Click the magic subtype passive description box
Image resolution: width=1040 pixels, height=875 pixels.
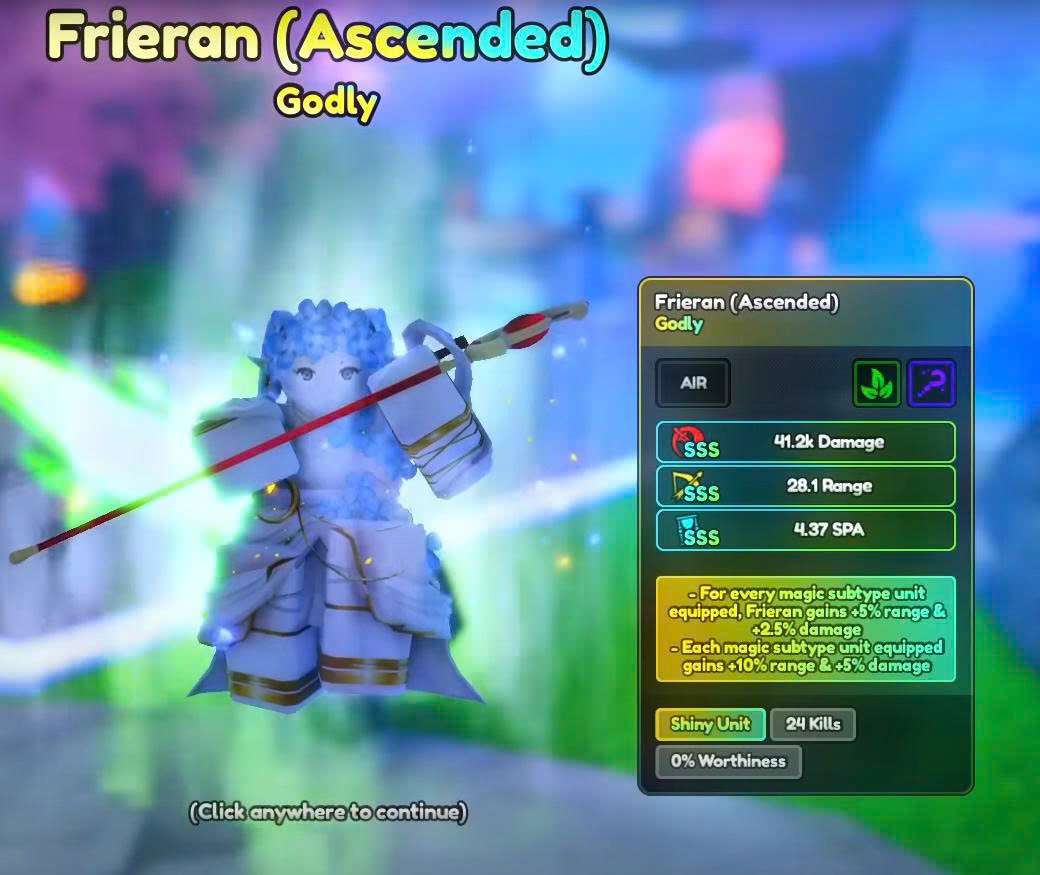[x=805, y=629]
